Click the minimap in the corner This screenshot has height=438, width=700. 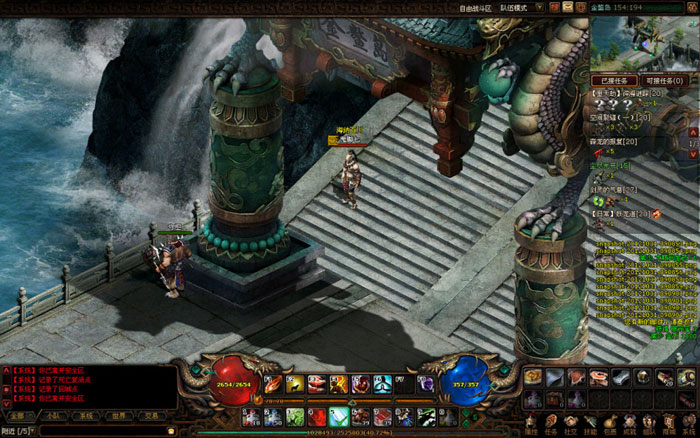pos(644,43)
